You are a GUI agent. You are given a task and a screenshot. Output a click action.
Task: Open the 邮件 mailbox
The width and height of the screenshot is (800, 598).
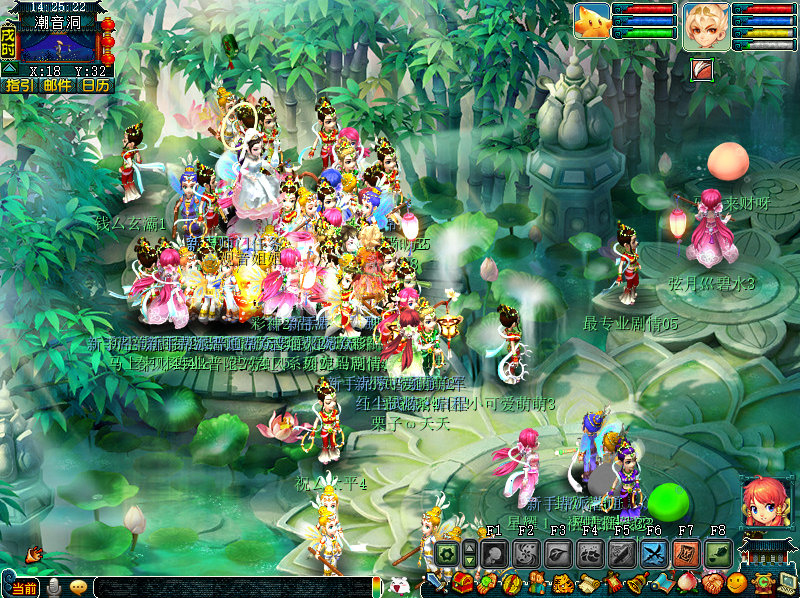pos(58,86)
